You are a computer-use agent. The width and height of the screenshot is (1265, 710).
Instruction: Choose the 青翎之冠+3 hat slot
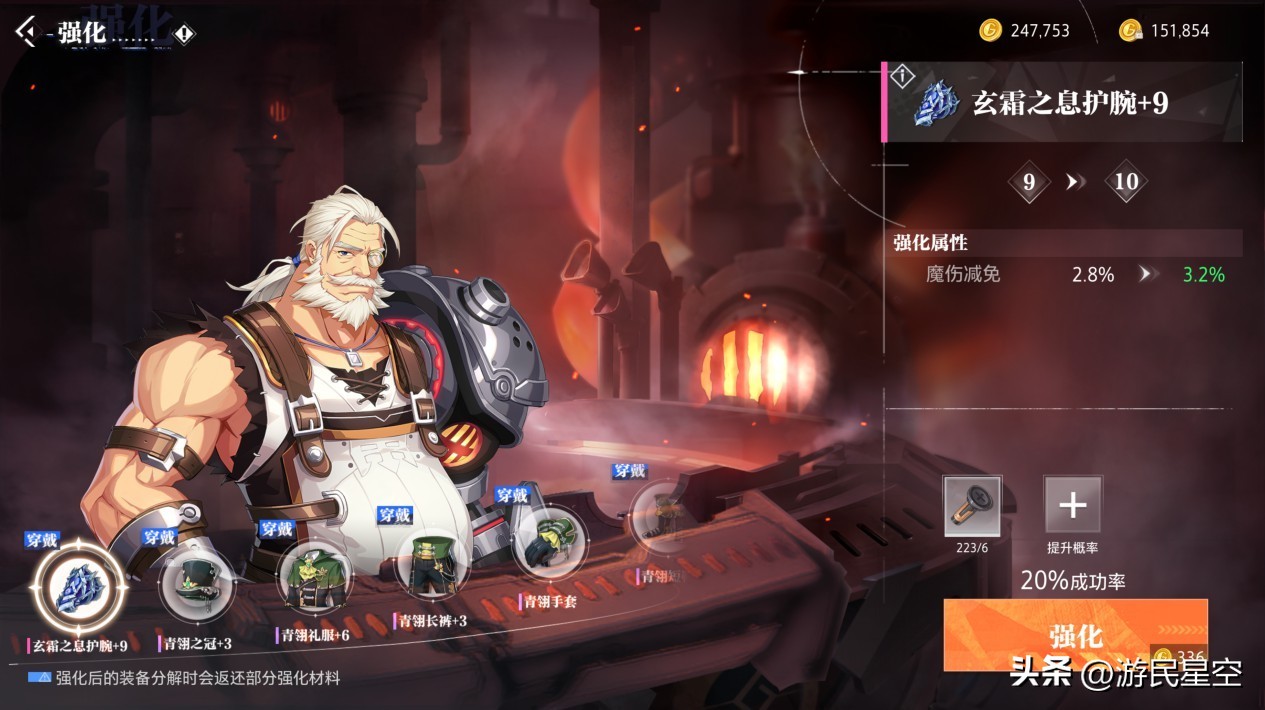(197, 581)
